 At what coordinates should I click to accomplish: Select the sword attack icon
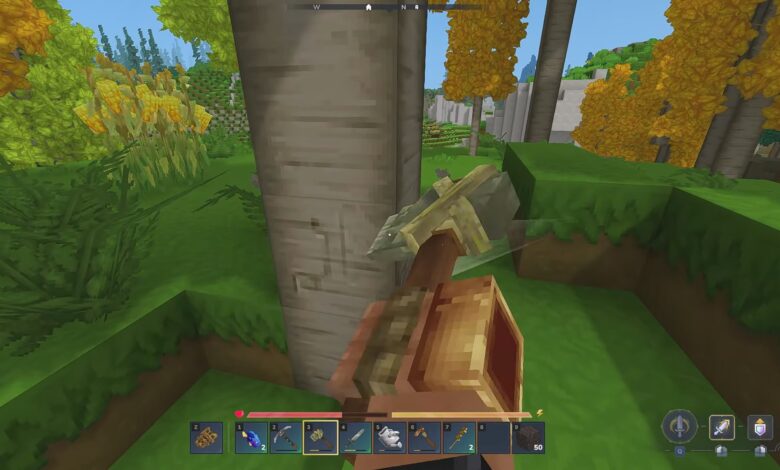click(722, 428)
